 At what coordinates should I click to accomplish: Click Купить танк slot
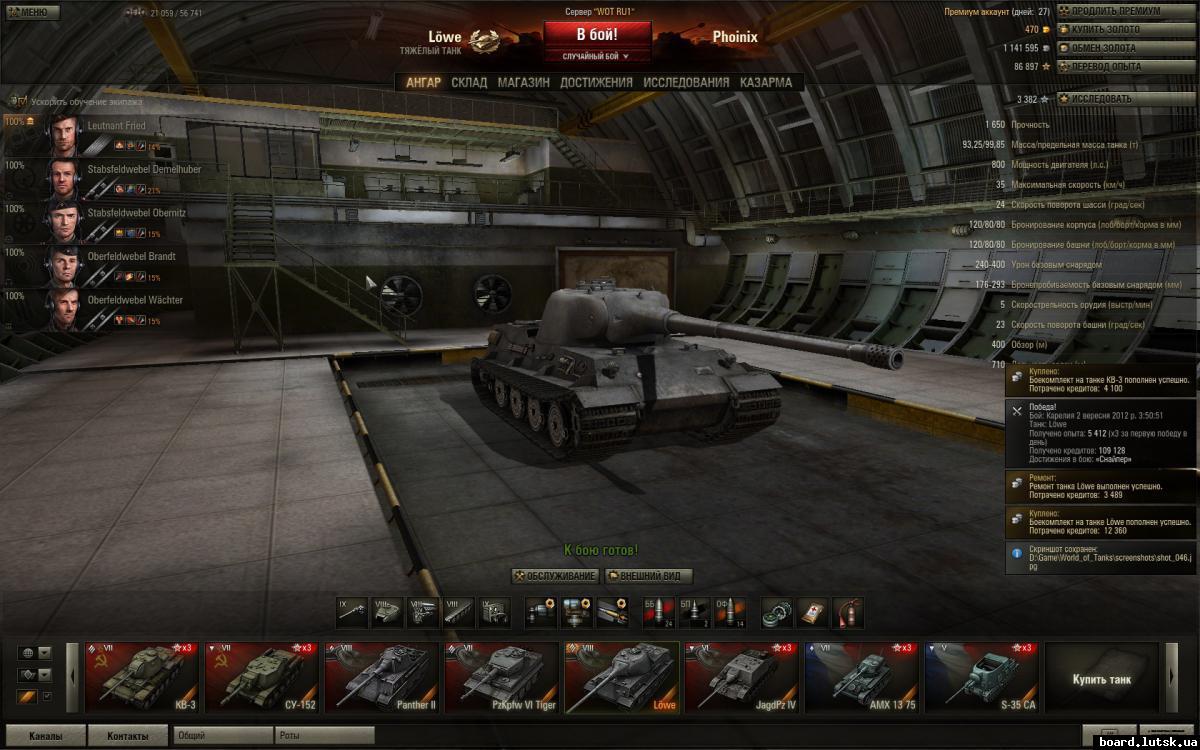click(x=1102, y=678)
